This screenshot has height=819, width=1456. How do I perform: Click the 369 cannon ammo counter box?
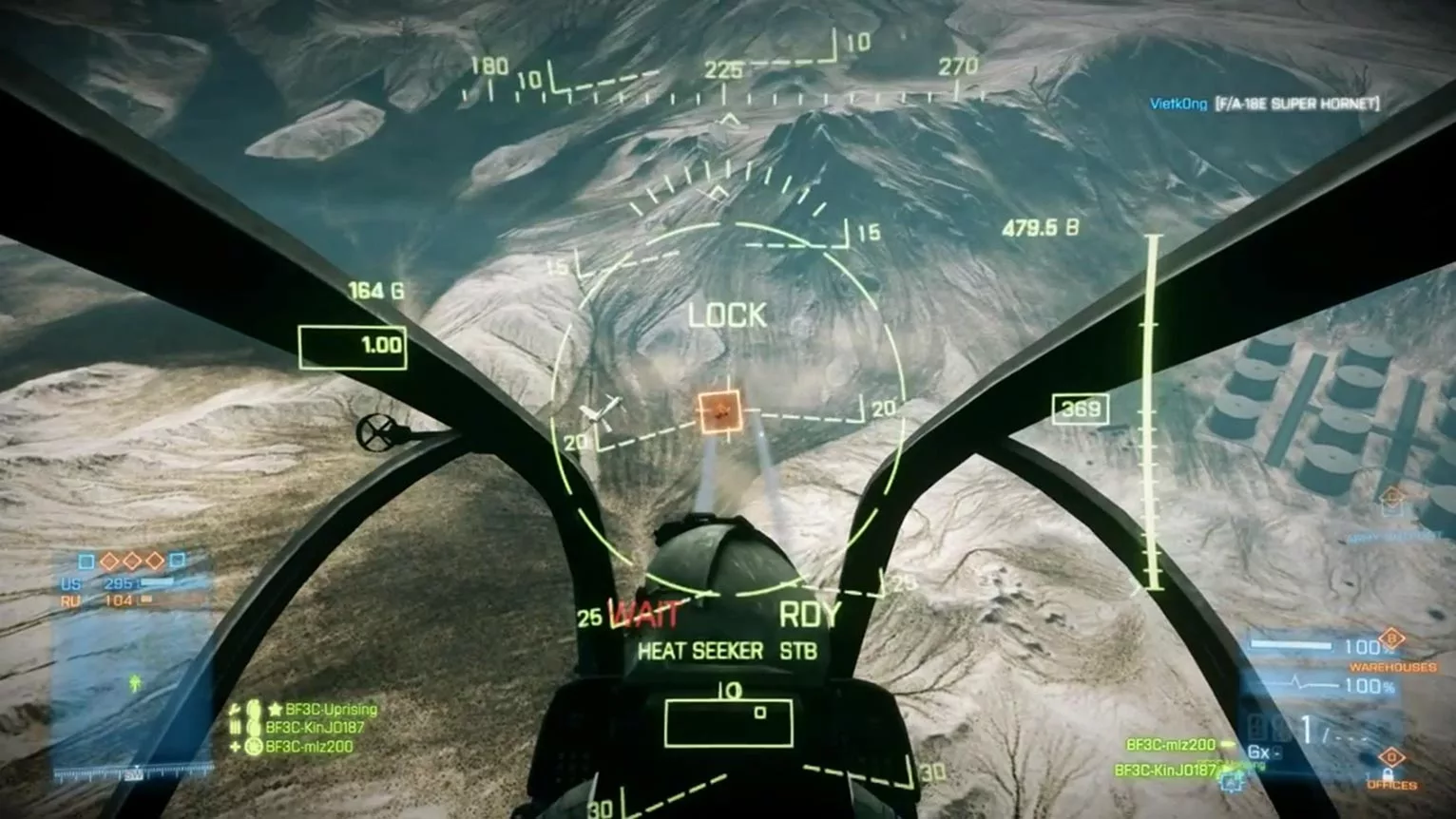tap(1079, 409)
